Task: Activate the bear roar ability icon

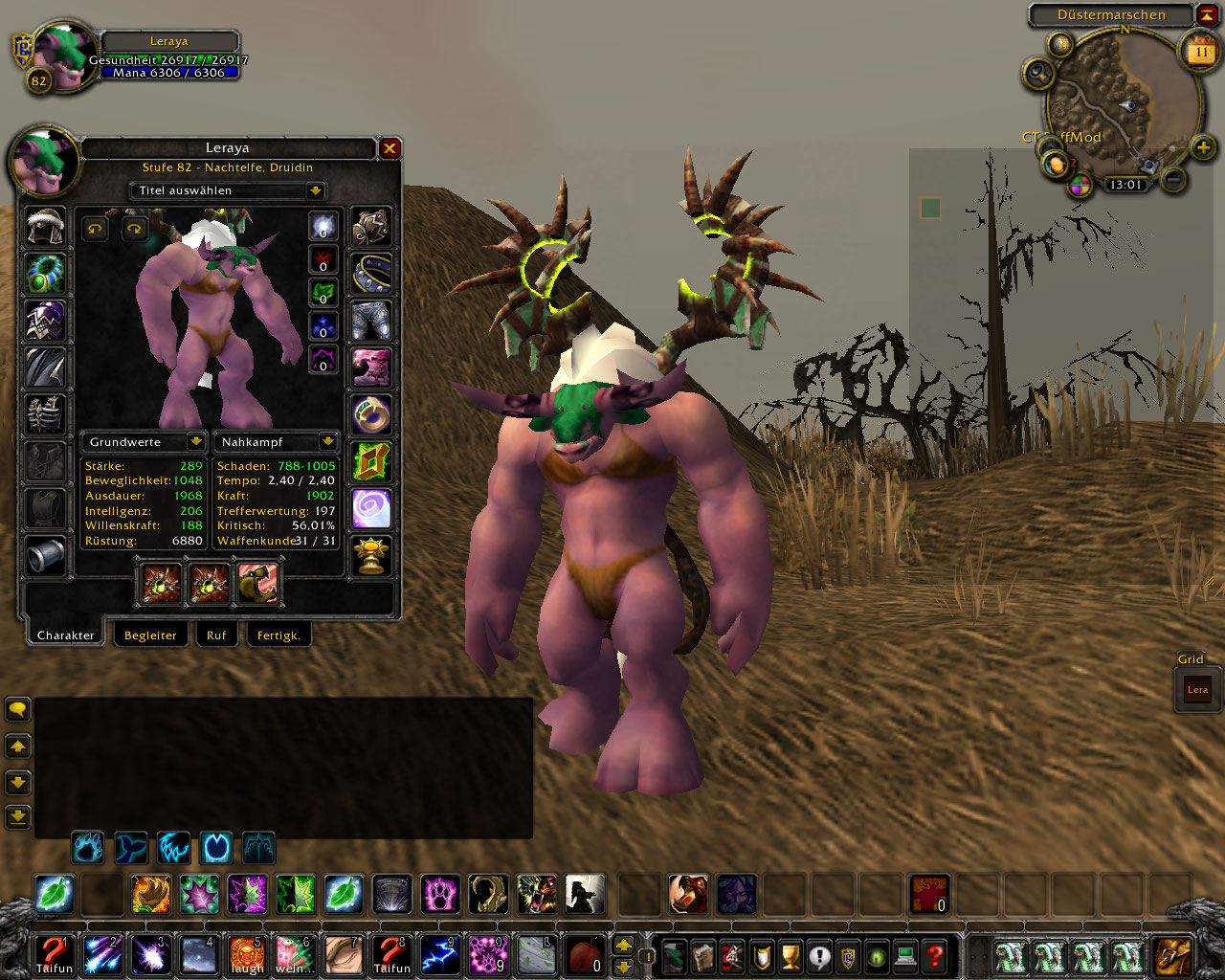Action: point(688,893)
